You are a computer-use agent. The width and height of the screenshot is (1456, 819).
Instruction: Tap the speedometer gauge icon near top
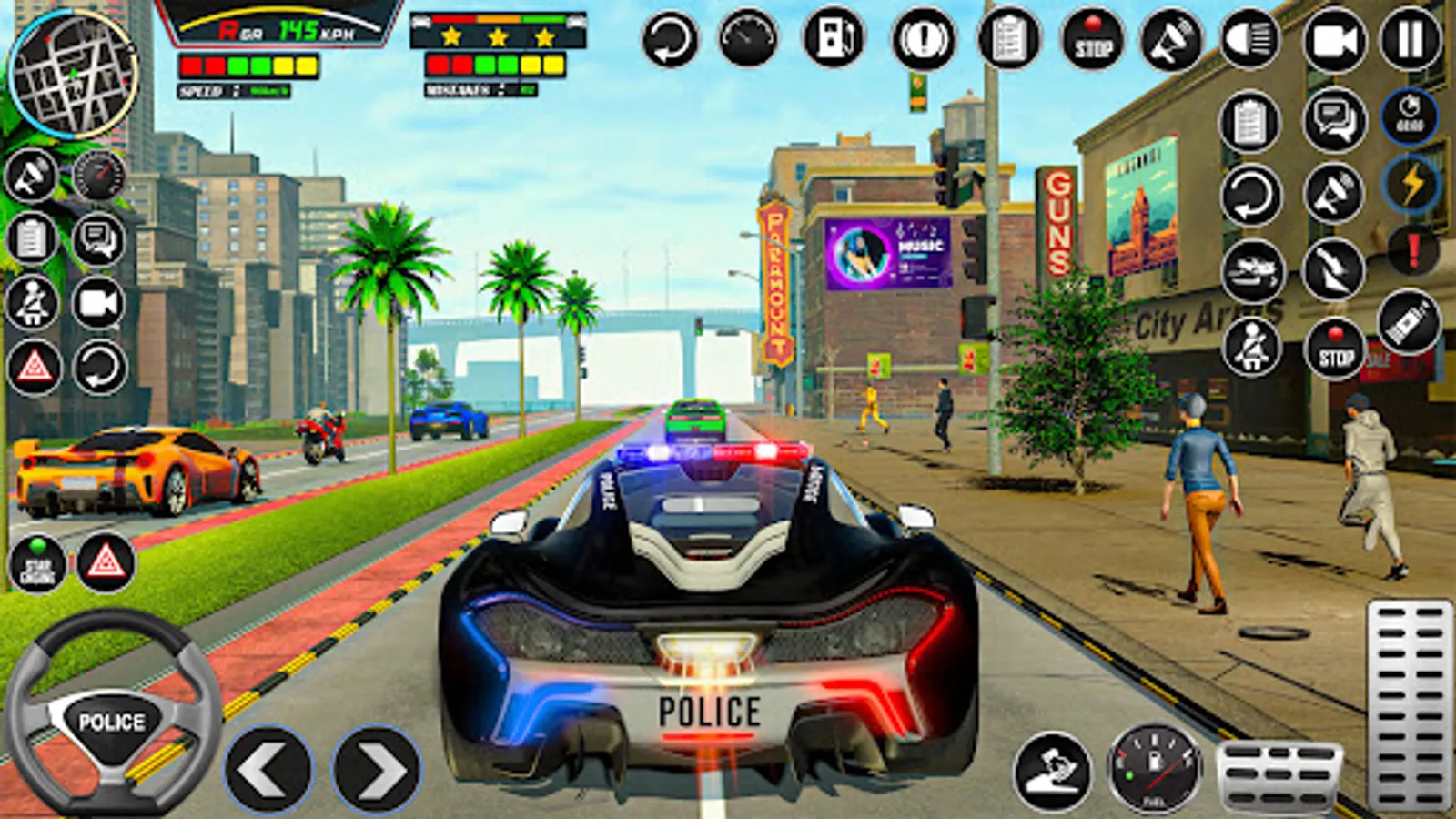coord(746,38)
